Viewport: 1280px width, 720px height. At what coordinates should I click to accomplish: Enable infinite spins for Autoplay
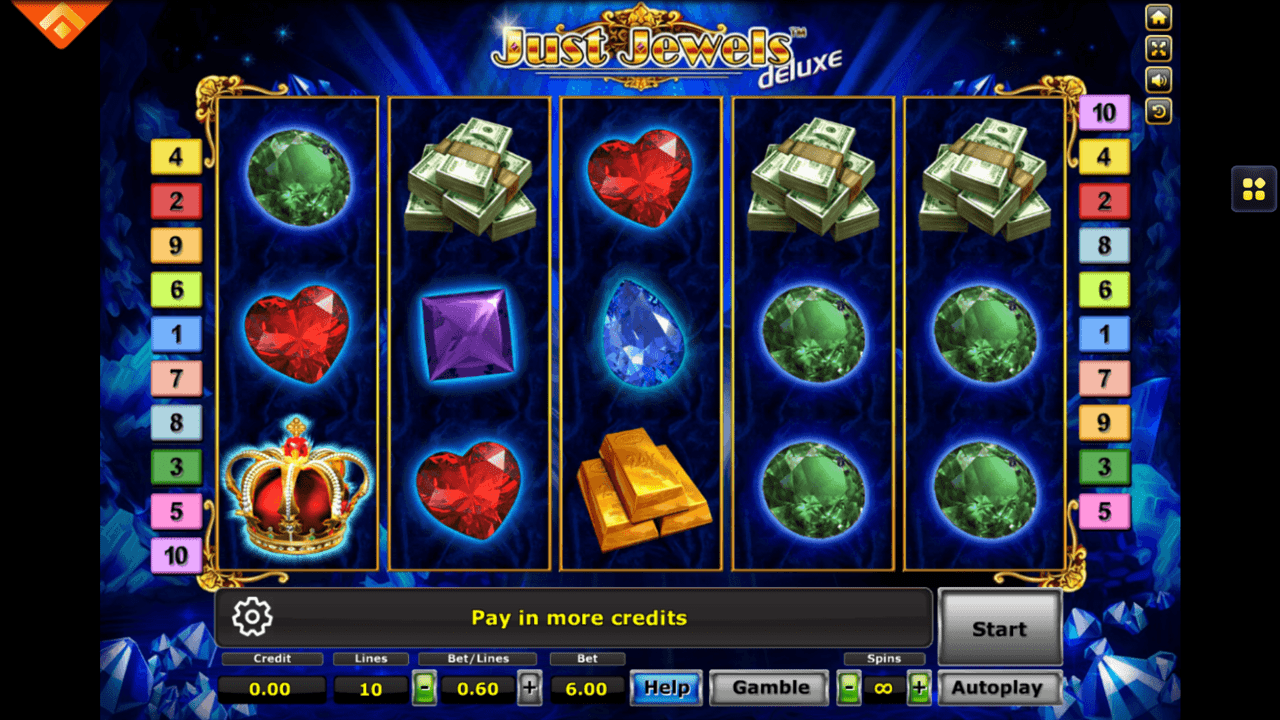(884, 688)
